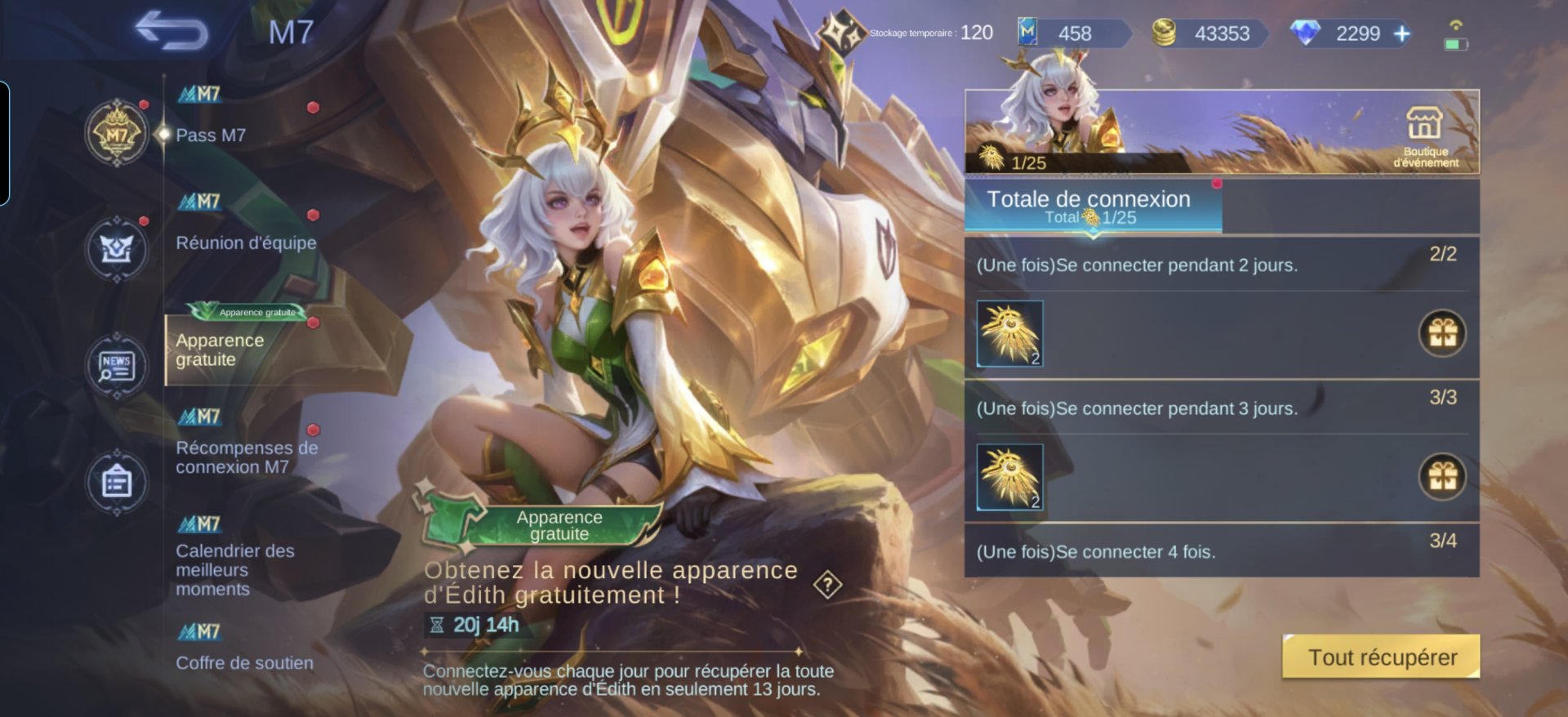The image size is (1568, 717).
Task: Choose Récompenses de connexion M7
Action: [x=247, y=457]
